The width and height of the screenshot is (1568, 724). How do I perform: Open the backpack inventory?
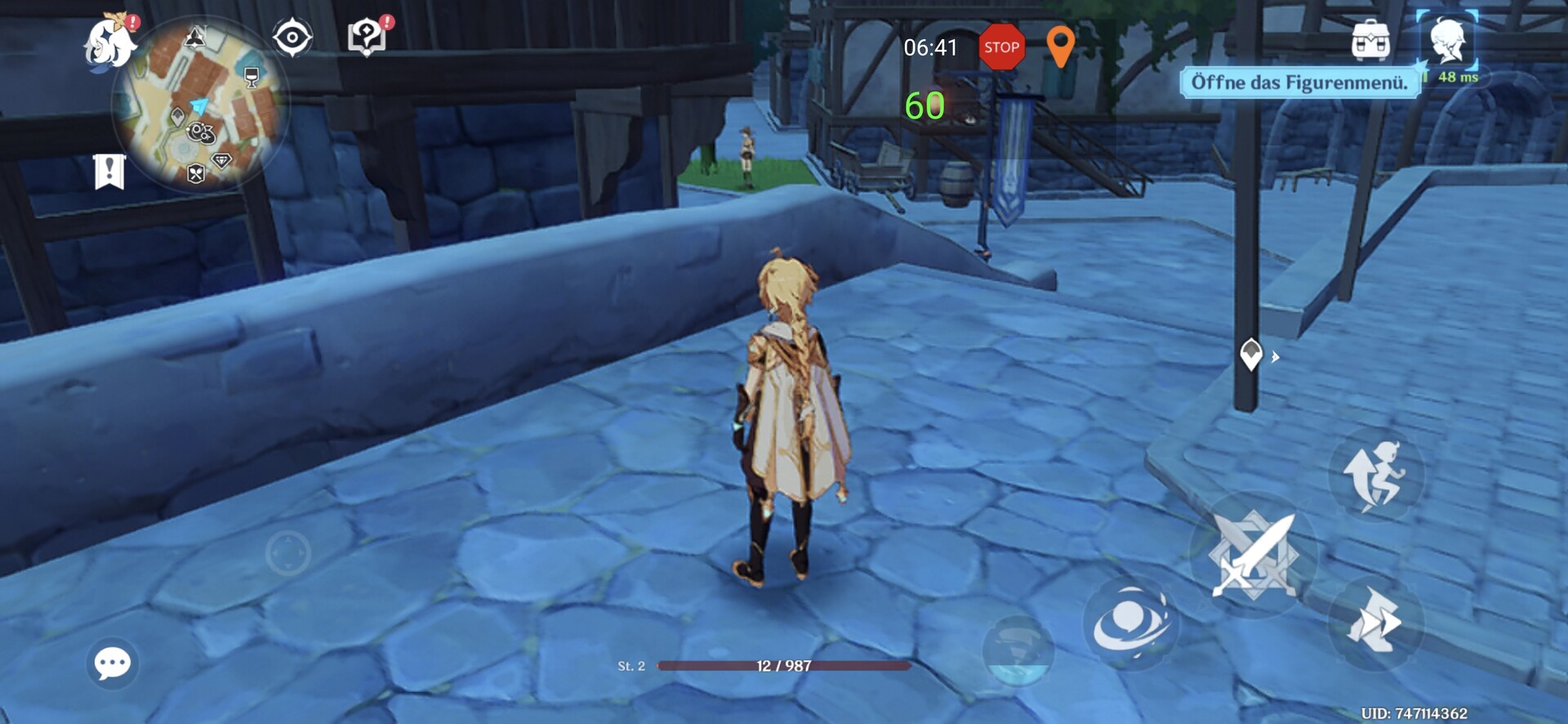tap(1370, 41)
